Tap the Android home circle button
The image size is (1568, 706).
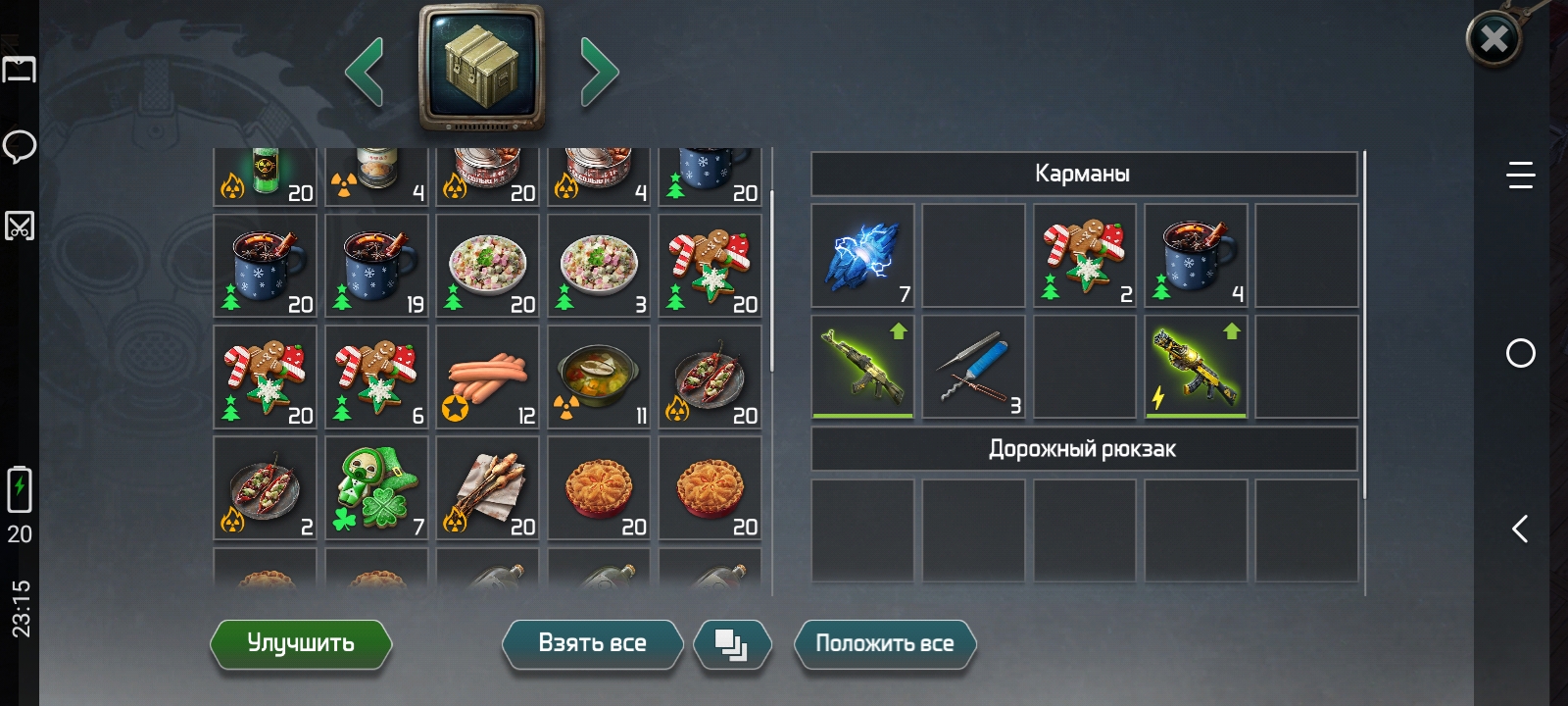(x=1520, y=353)
